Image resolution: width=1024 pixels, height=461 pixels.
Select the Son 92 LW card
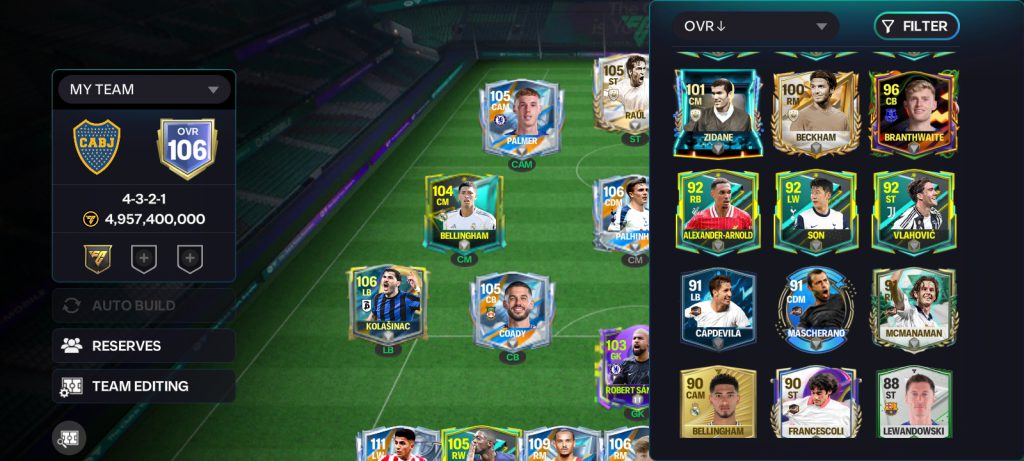point(815,211)
